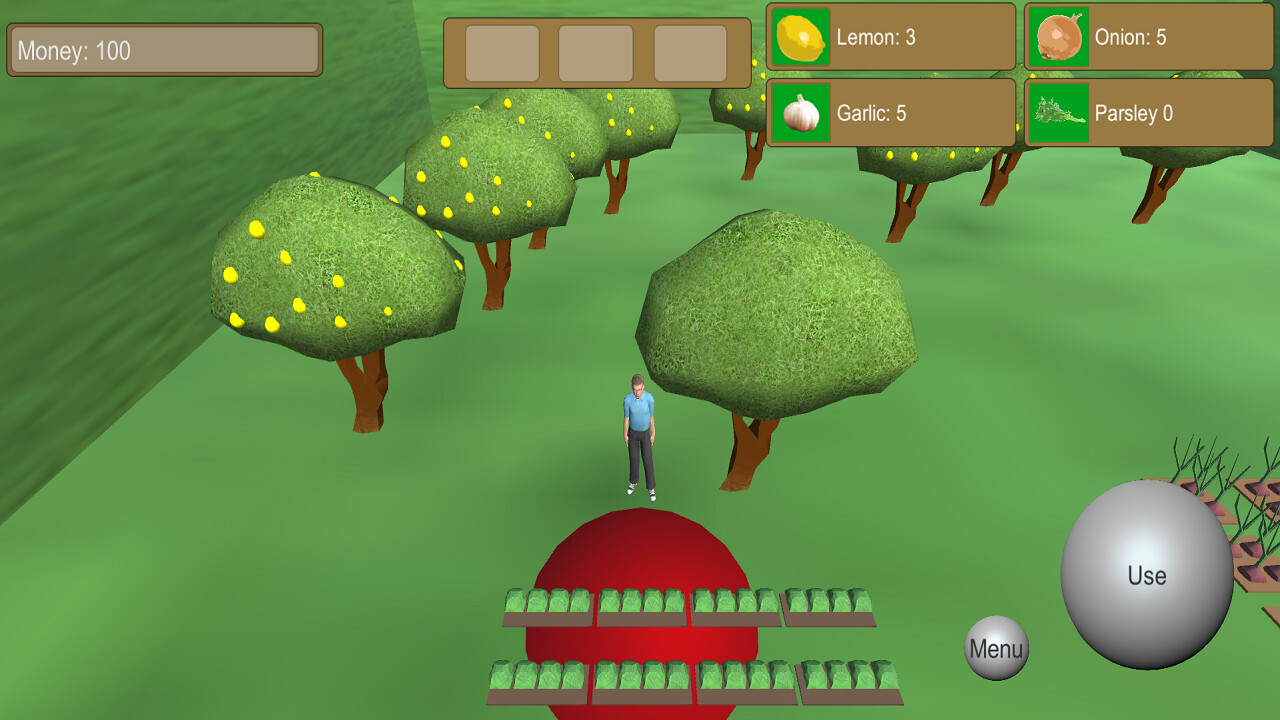Open the Menu button
The width and height of the screenshot is (1280, 720).
996,648
